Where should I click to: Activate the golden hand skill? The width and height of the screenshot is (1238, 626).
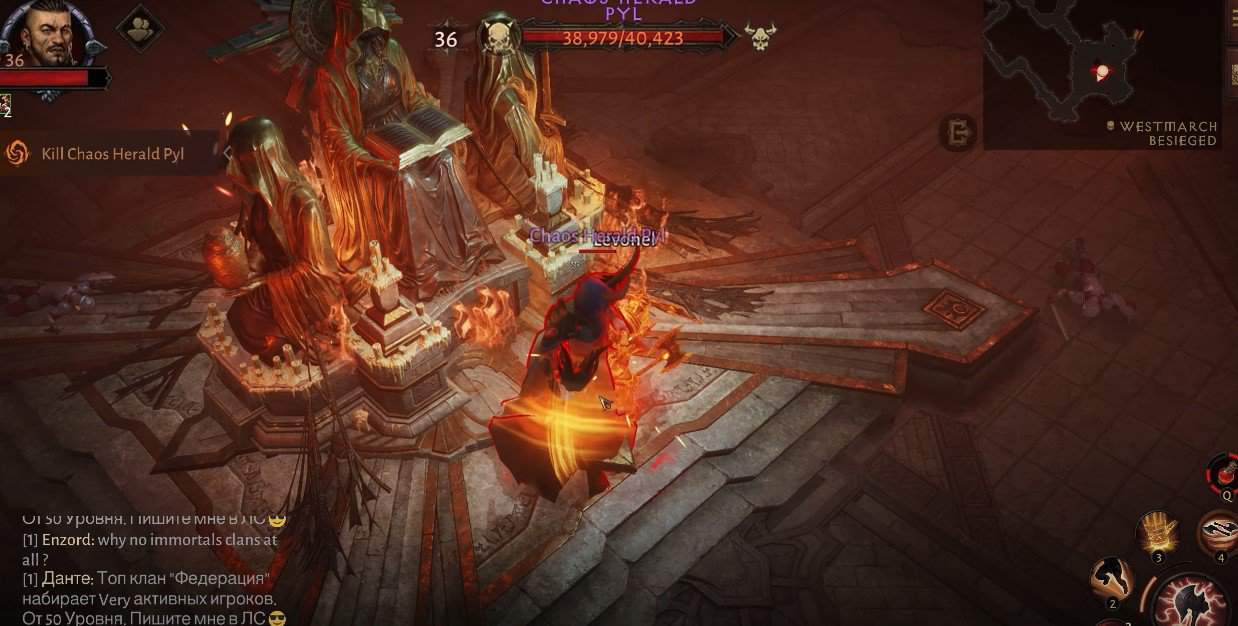coord(1160,532)
